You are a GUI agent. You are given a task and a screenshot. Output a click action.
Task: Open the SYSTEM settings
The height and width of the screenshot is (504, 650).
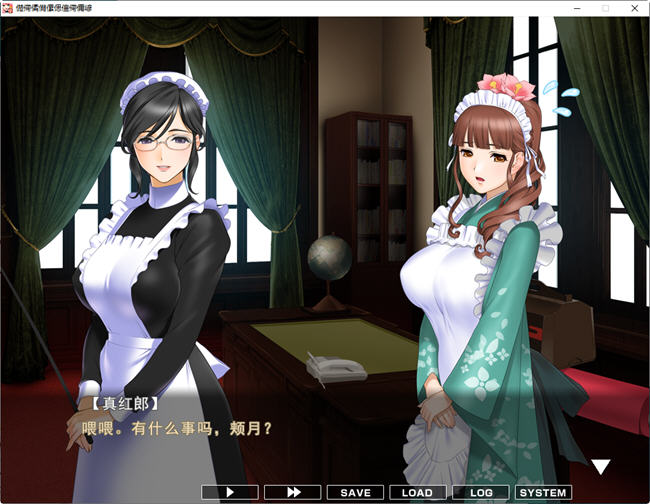pyautogui.click(x=543, y=493)
